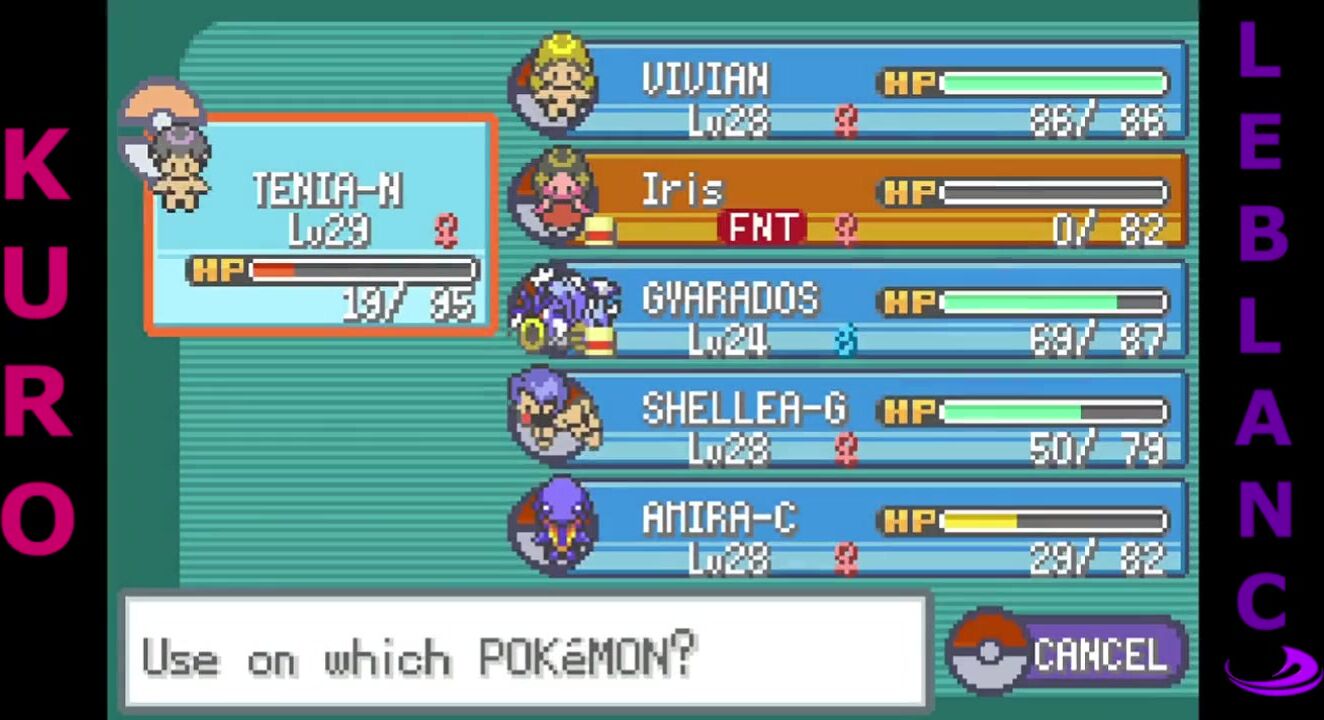The height and width of the screenshot is (720, 1324).
Task: Cancel the item selection
Action: point(1070,655)
